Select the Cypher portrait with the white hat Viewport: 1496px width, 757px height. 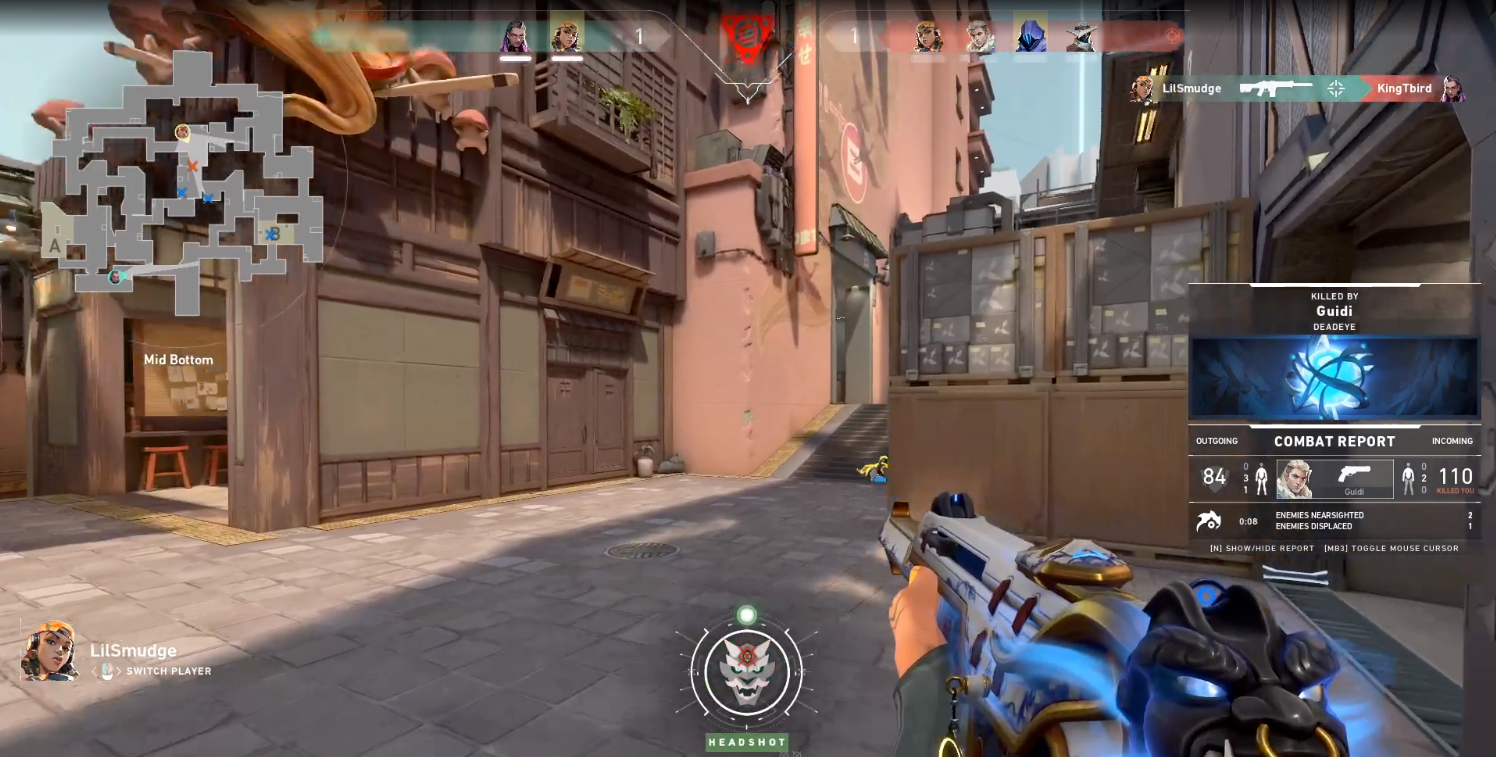coord(1081,37)
